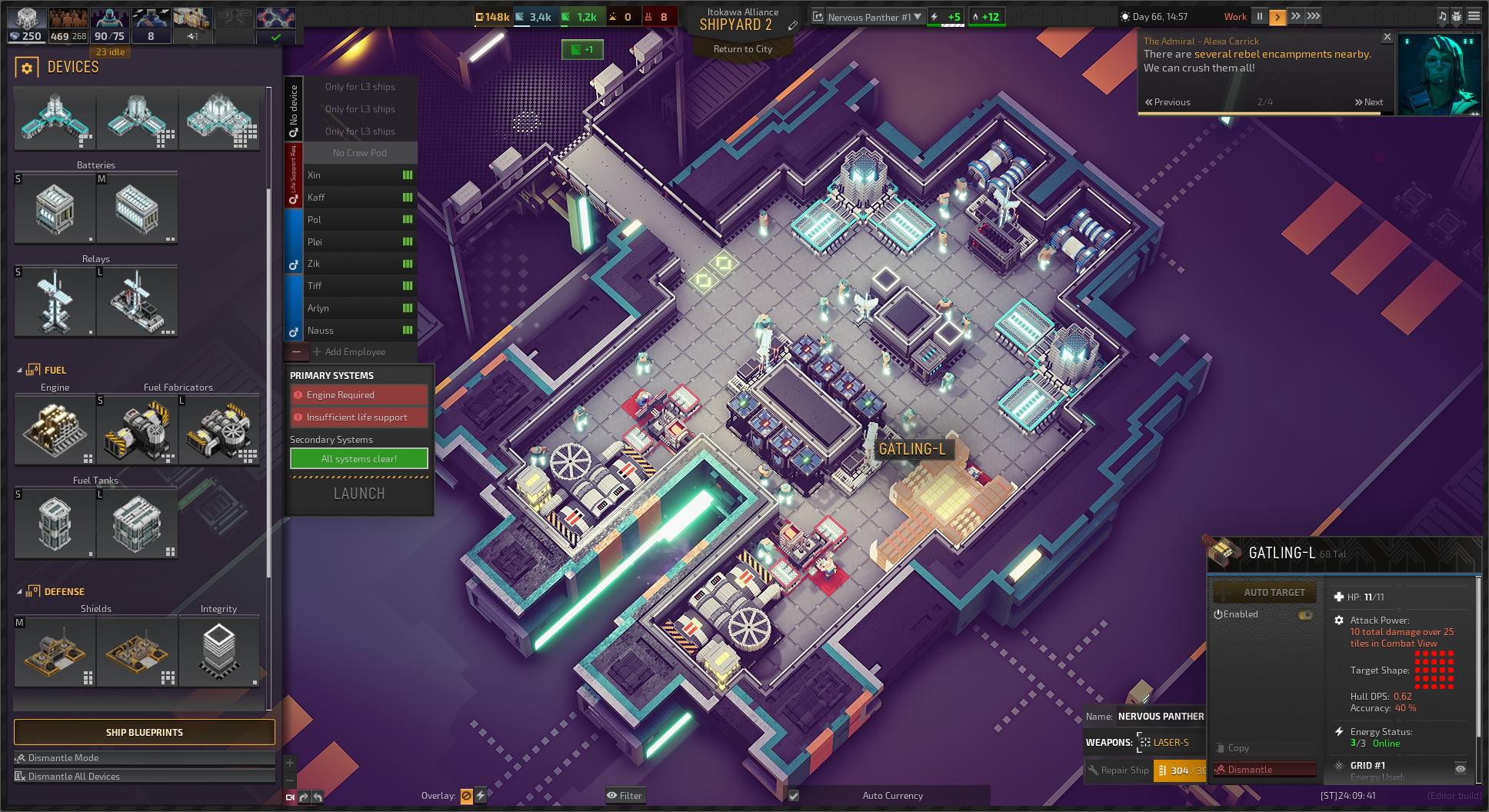This screenshot has height=812, width=1489.
Task: Pause the game
Action: [1260, 16]
